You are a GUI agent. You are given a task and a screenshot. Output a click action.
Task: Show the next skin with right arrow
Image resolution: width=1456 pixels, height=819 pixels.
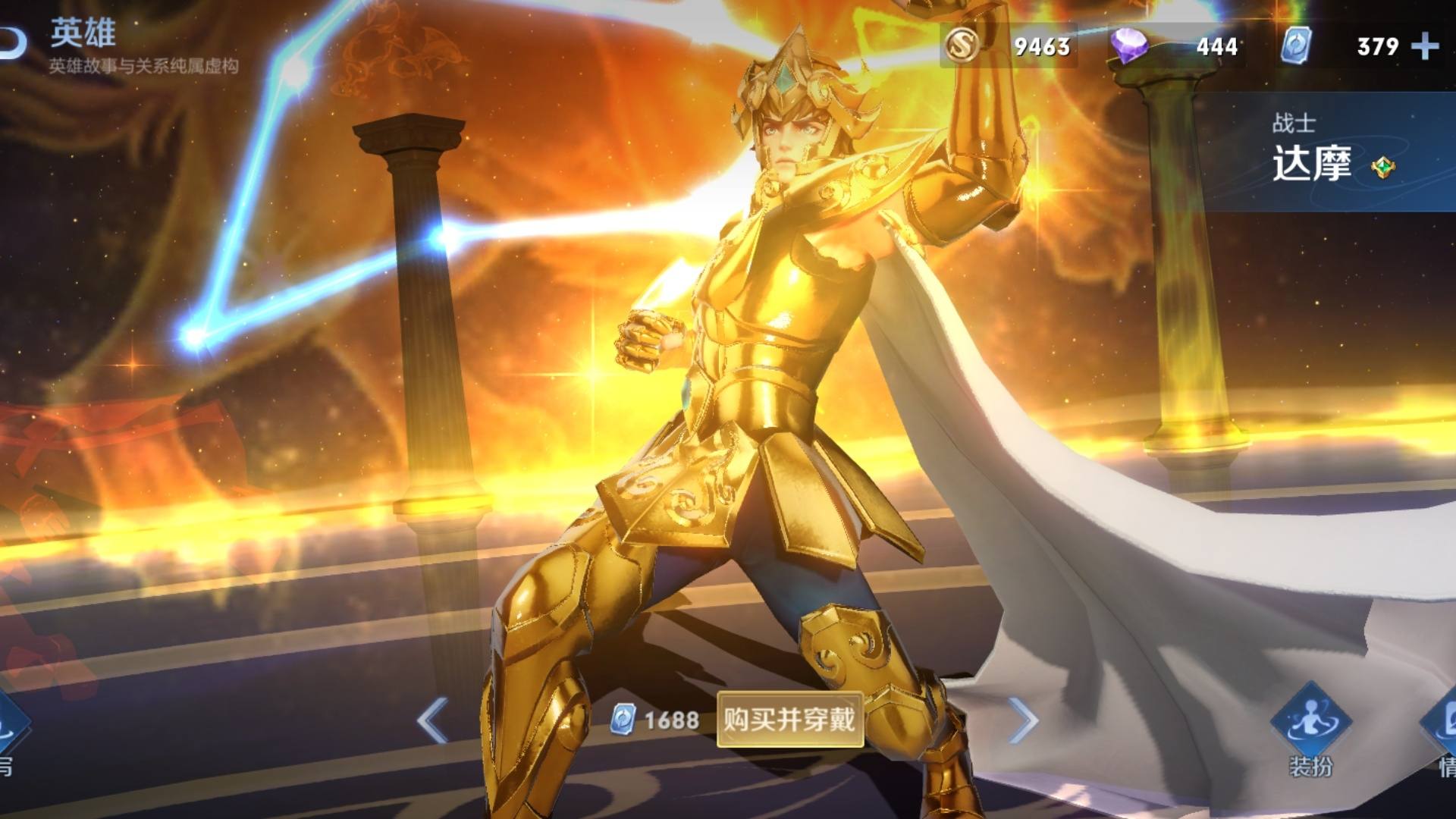tap(1022, 720)
